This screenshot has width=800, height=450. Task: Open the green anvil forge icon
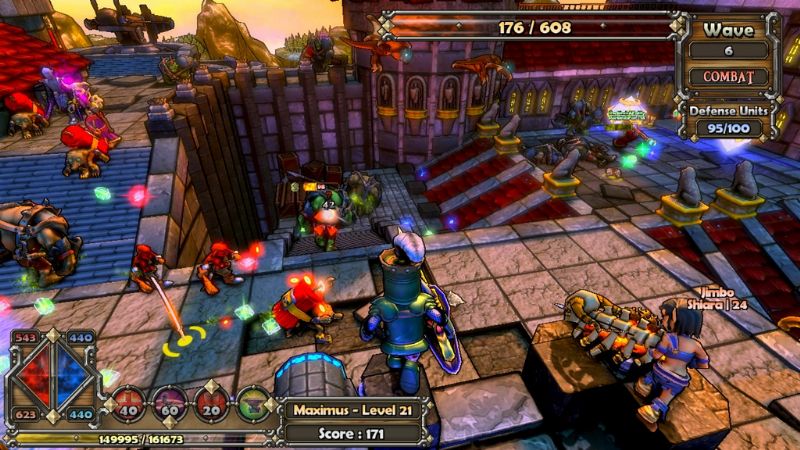(254, 402)
